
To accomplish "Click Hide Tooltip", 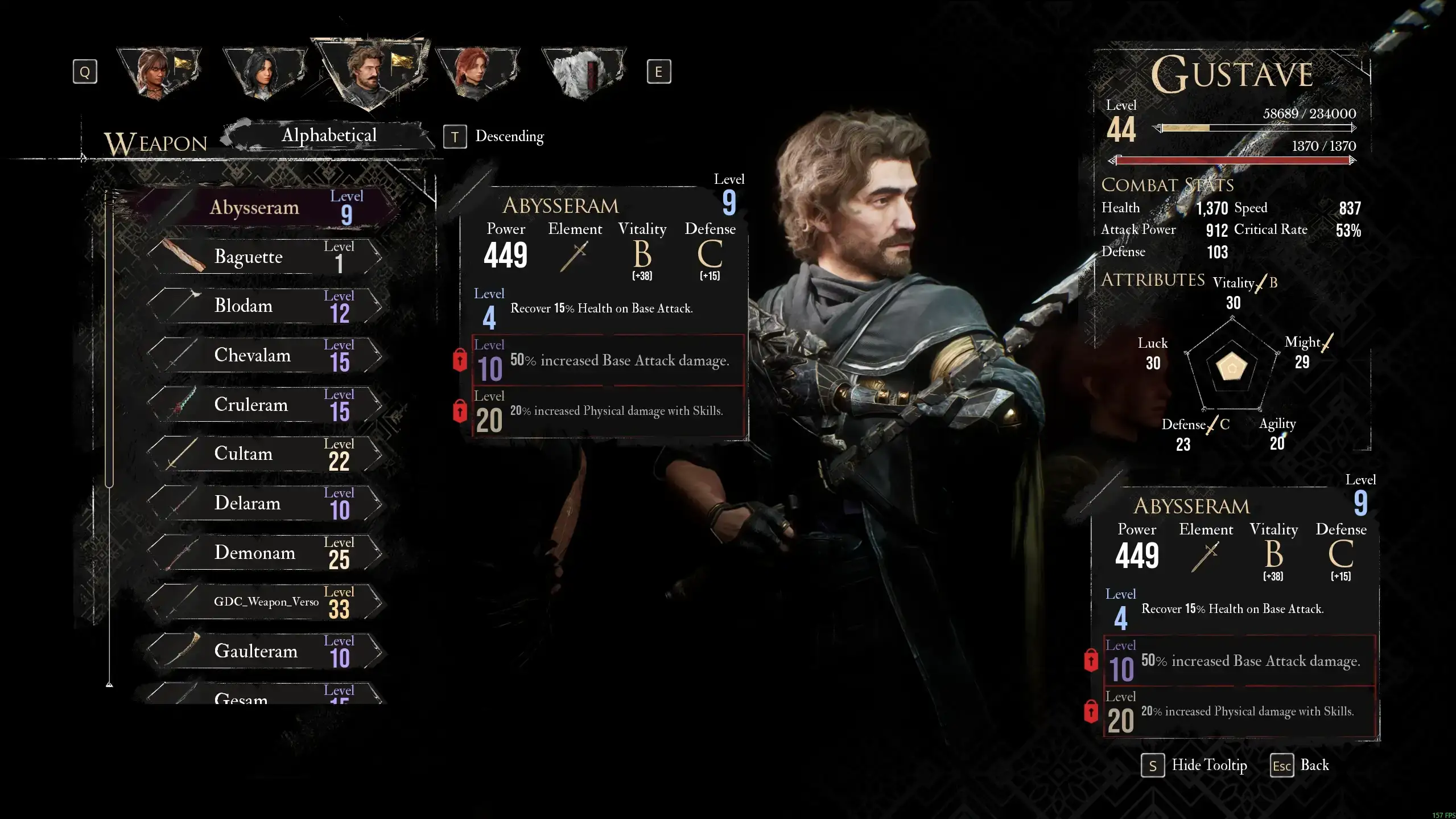I will tap(1194, 766).
